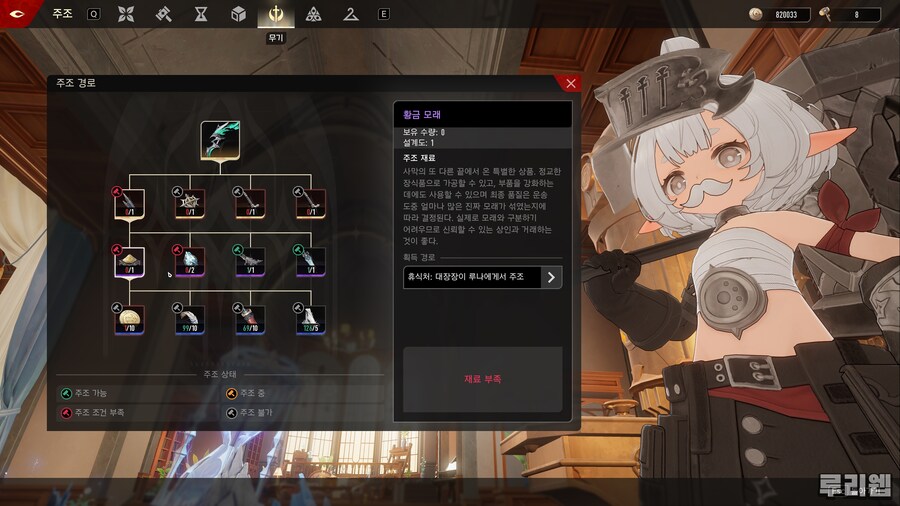This screenshot has width=900, height=506.
Task: Select the 무기 weapon category tab
Action: click(x=275, y=14)
